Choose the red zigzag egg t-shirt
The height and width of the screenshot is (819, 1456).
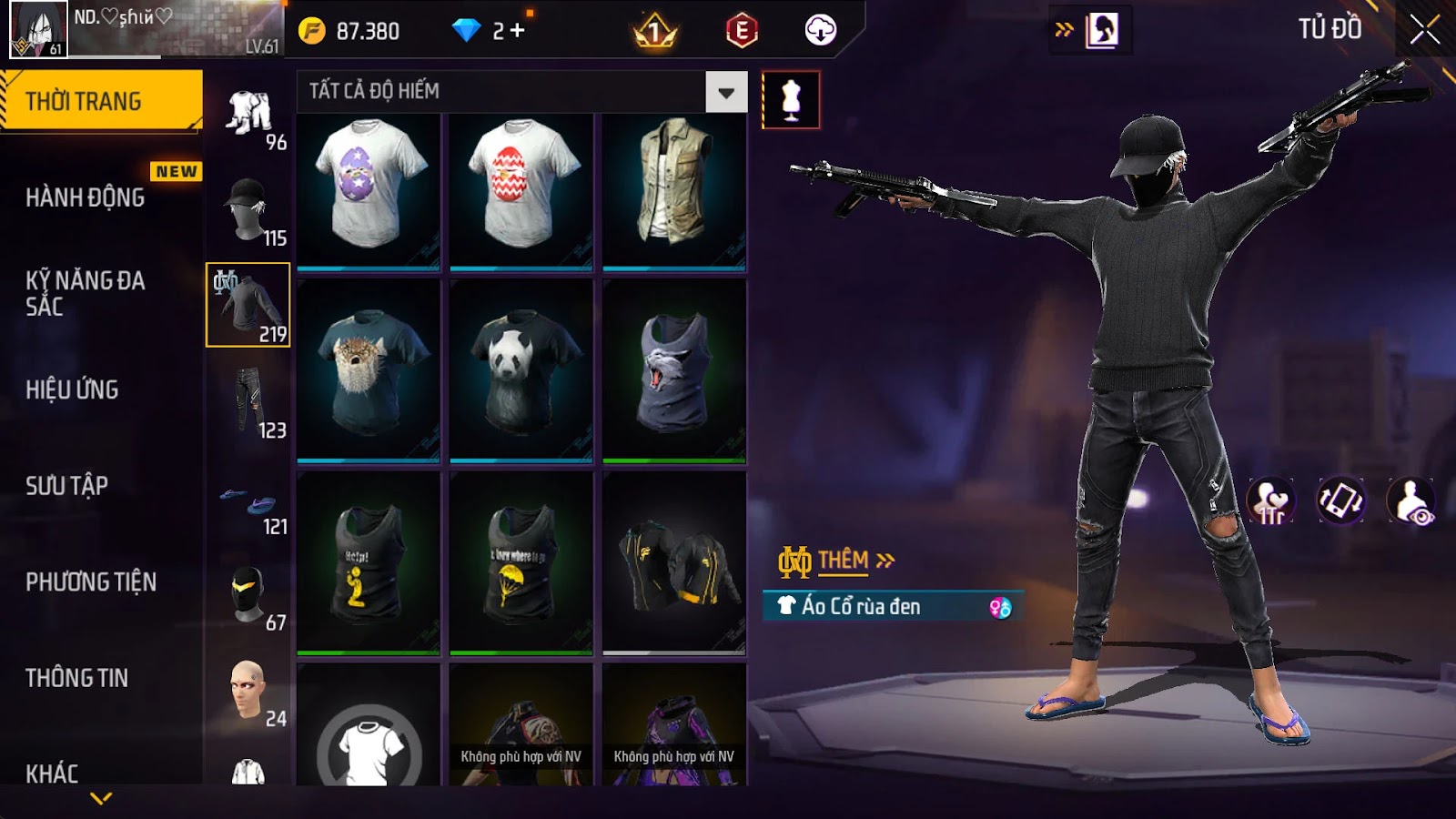[x=521, y=189]
